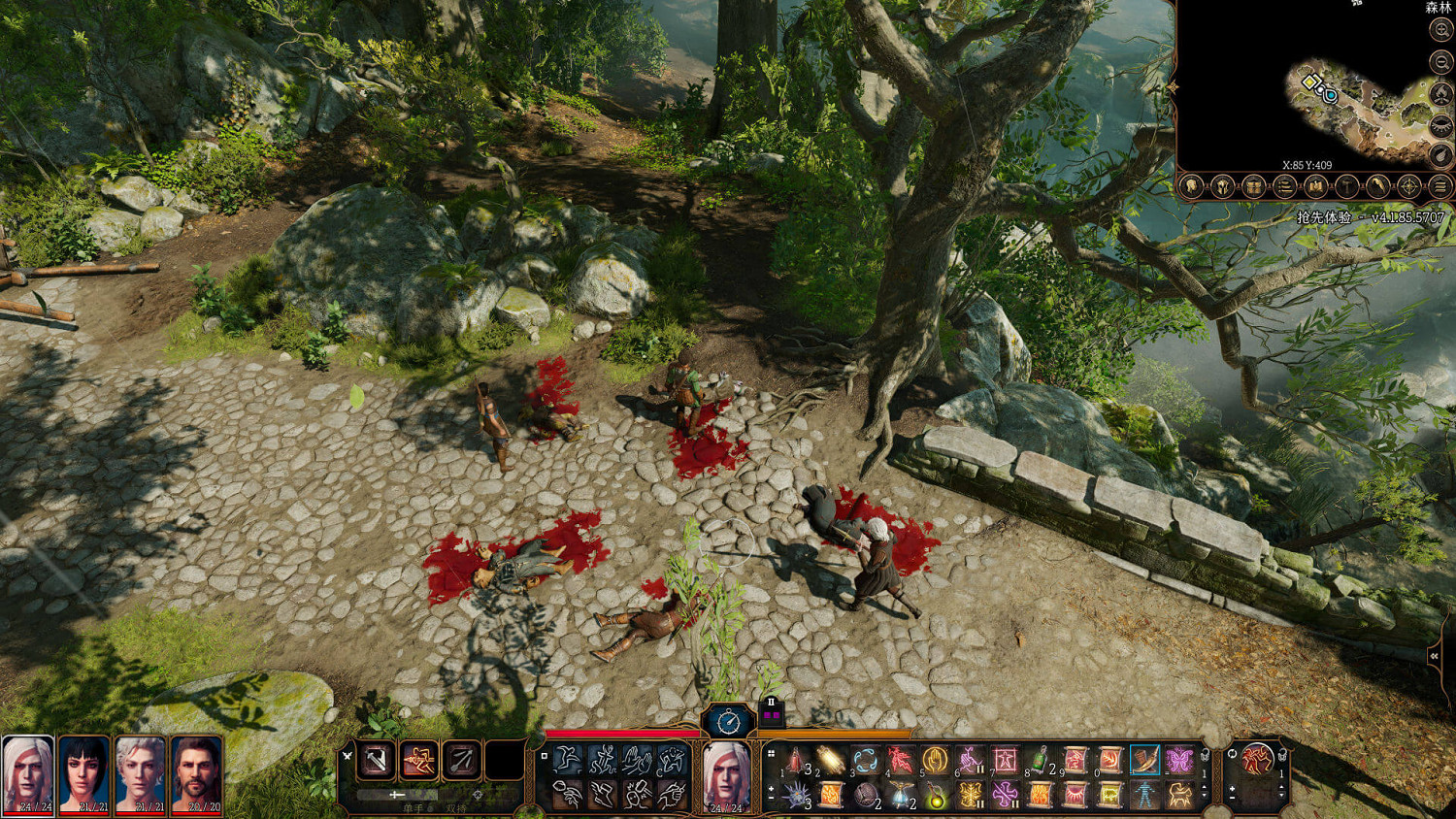Use the drinking horn item slot

point(1144,760)
